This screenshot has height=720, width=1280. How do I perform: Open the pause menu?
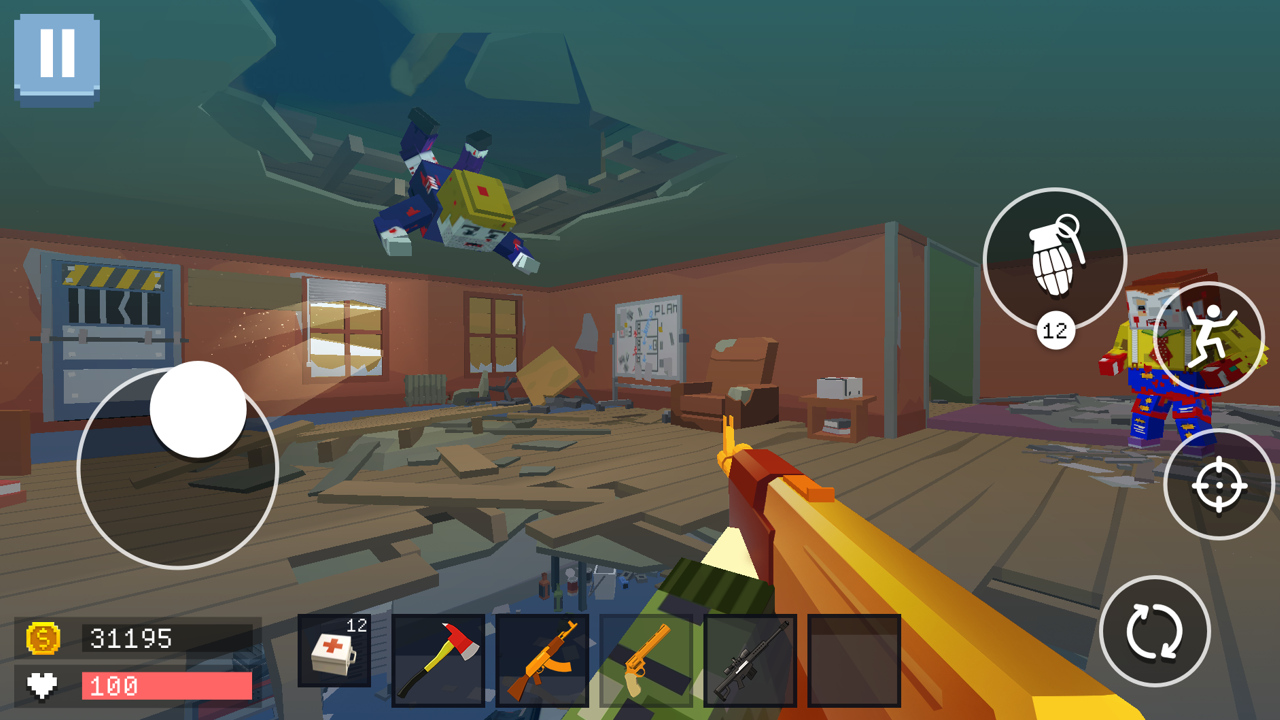[57, 54]
